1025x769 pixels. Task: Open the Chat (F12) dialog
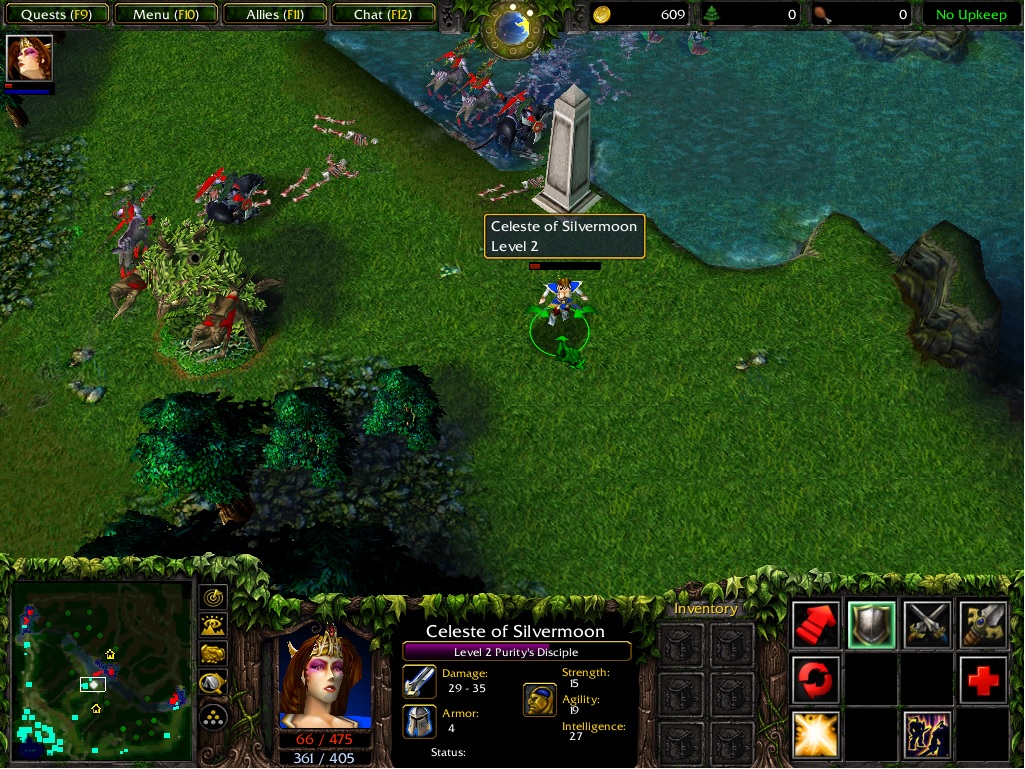(x=381, y=15)
